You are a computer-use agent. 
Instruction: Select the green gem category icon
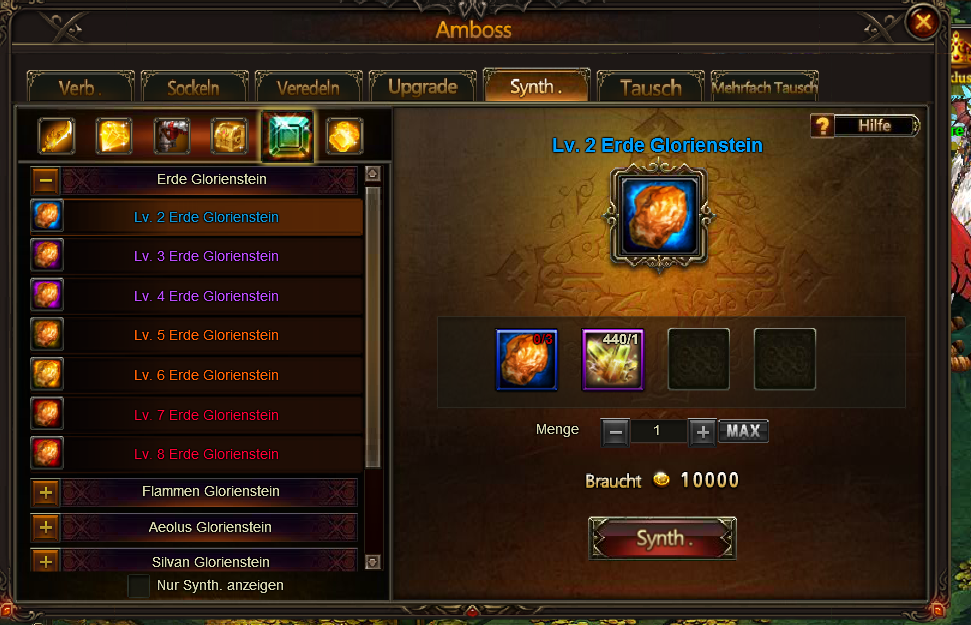(287, 136)
